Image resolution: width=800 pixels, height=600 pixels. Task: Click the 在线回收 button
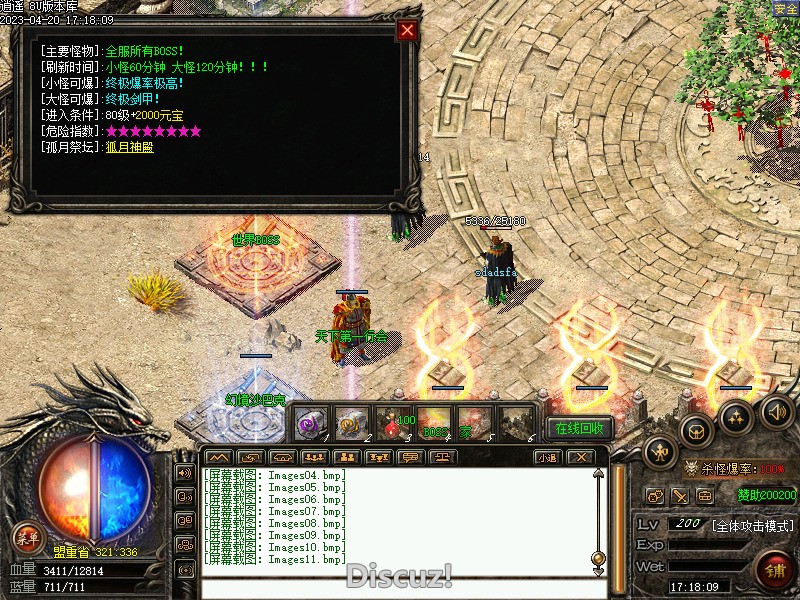coord(579,428)
